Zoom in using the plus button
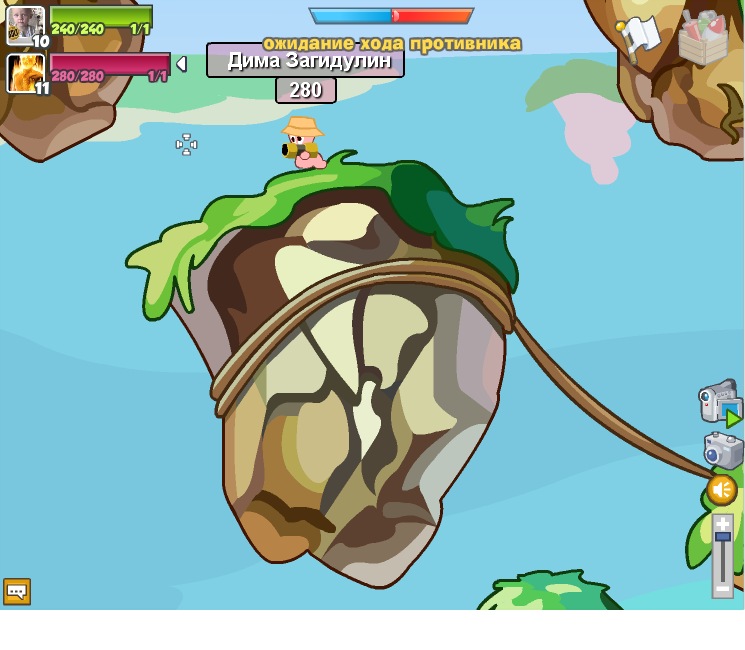The height and width of the screenshot is (650, 745). 722,523
